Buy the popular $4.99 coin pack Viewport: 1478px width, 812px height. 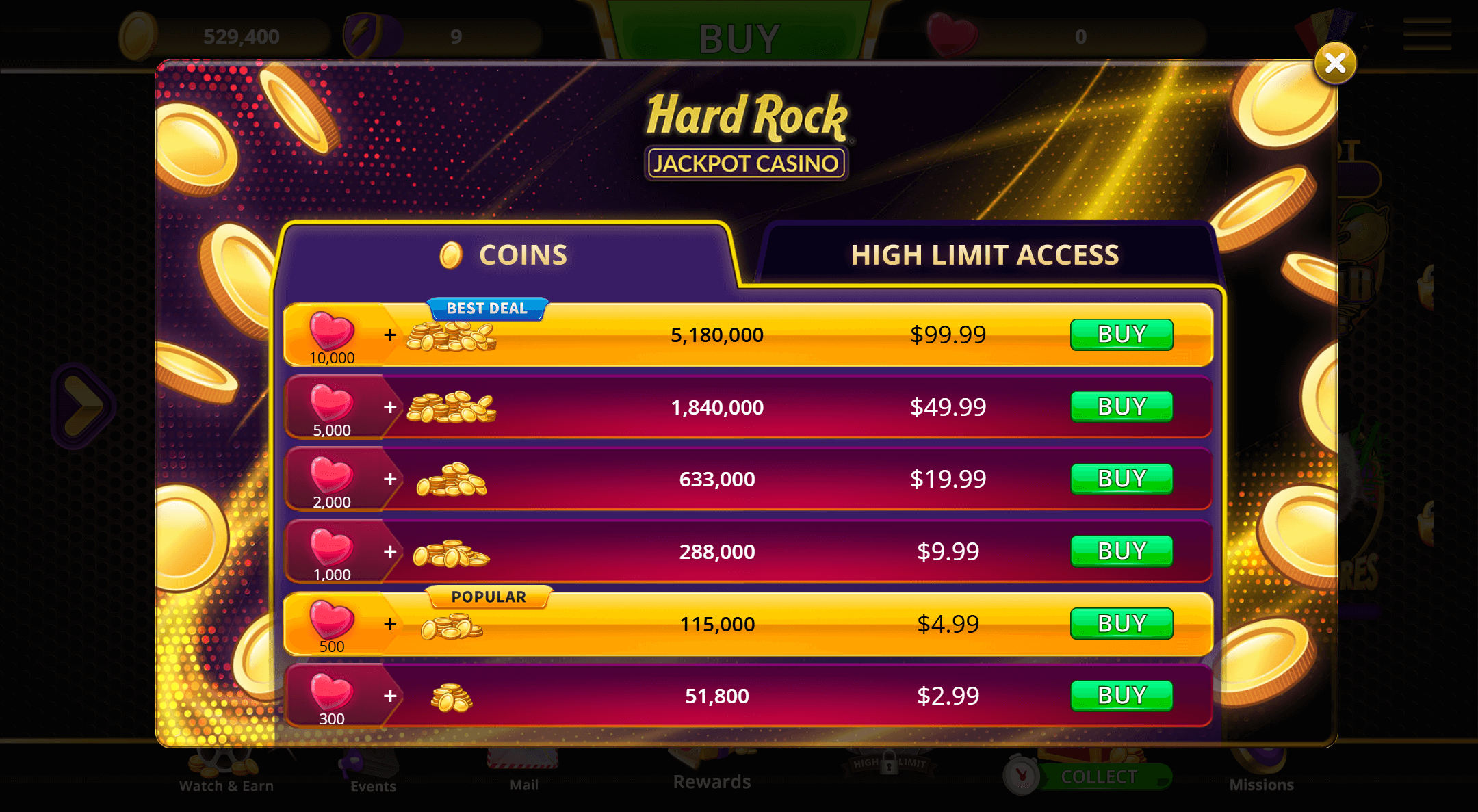[x=1121, y=624]
